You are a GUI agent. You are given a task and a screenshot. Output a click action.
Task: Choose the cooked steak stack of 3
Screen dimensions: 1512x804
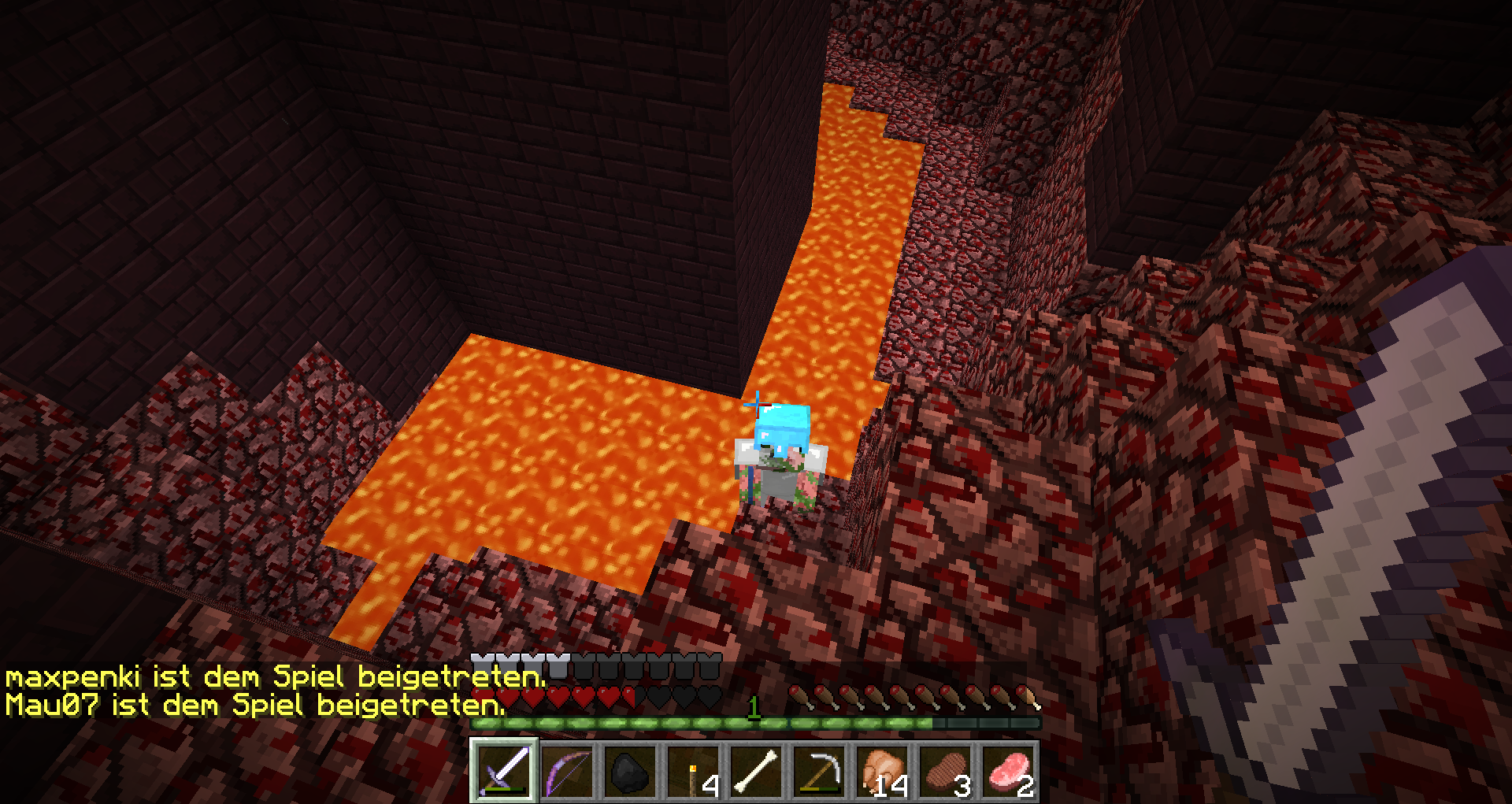[x=945, y=771]
